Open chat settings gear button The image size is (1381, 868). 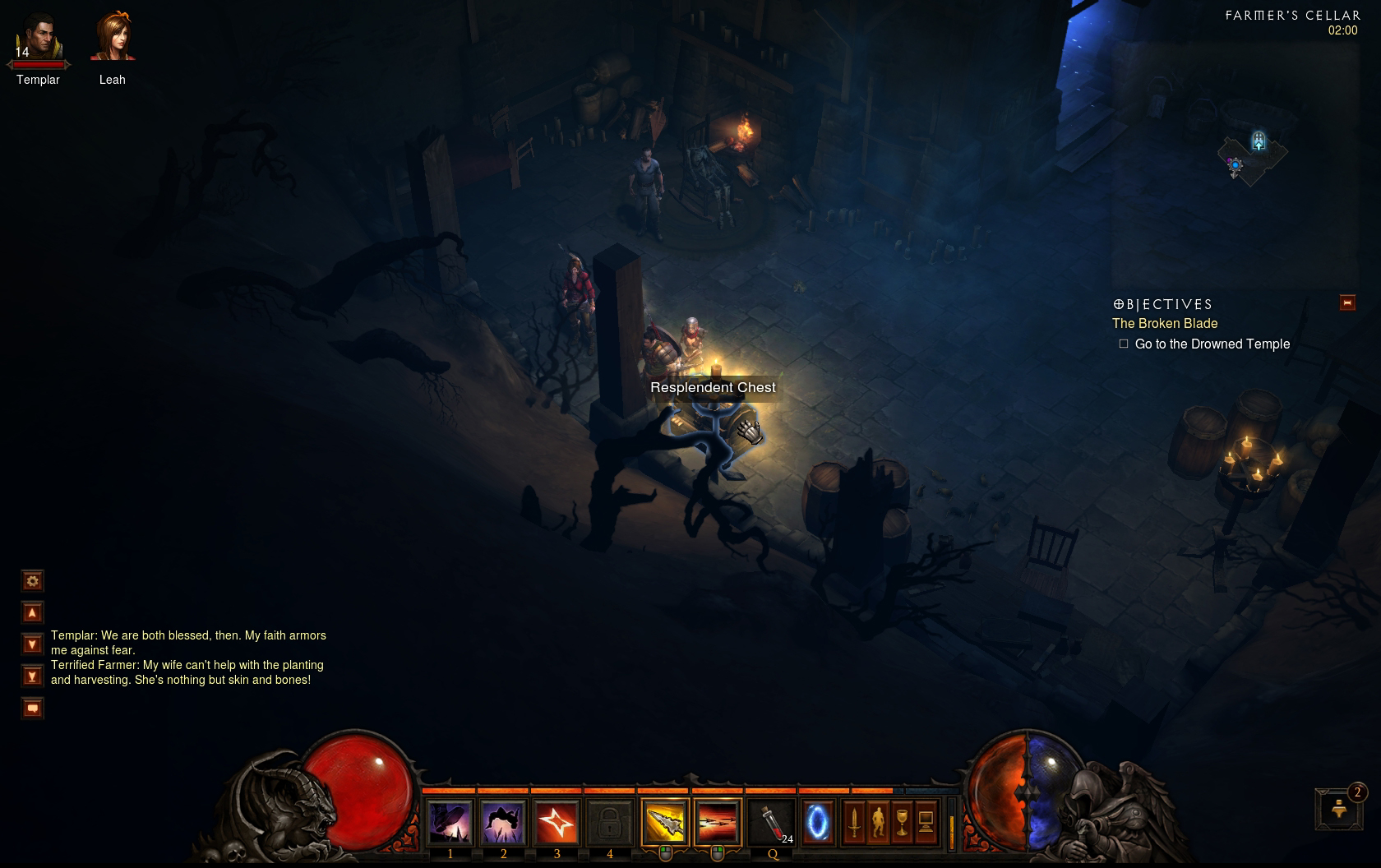pyautogui.click(x=32, y=581)
